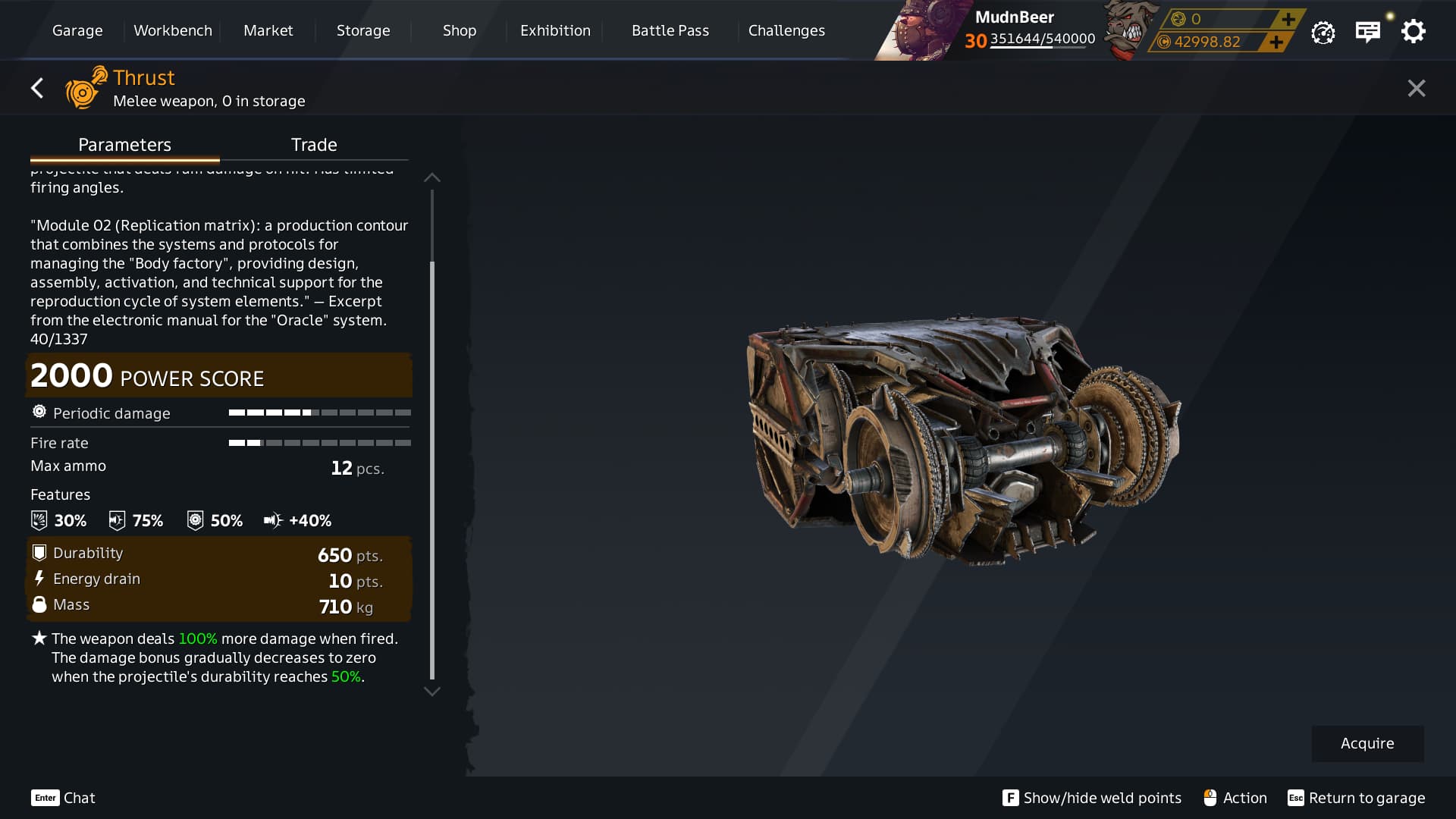The image size is (1456, 819).
Task: Open the Battle Pass
Action: [670, 30]
